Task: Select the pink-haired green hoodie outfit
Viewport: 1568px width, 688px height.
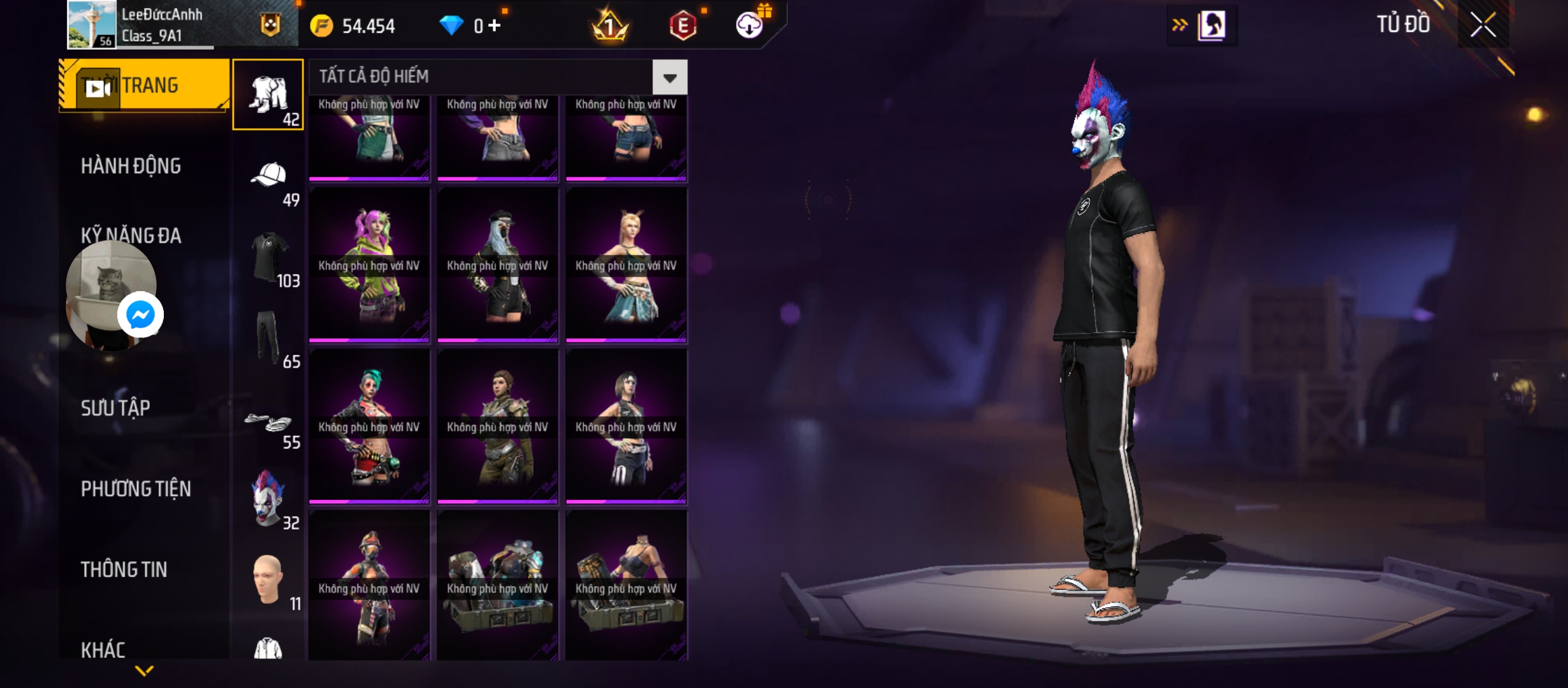Action: pyautogui.click(x=369, y=265)
